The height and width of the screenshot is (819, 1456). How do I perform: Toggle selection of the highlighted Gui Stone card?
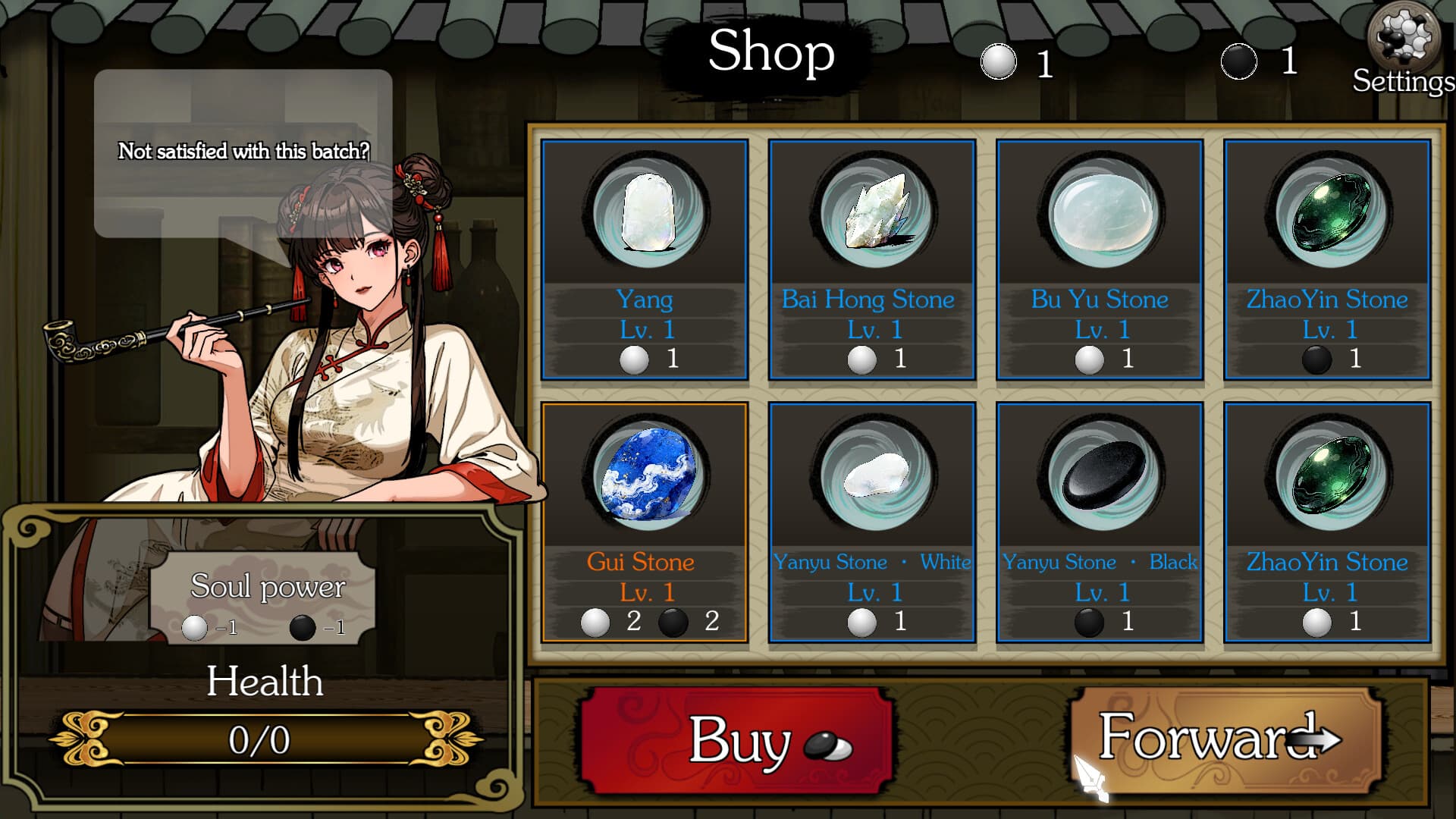coord(645,523)
